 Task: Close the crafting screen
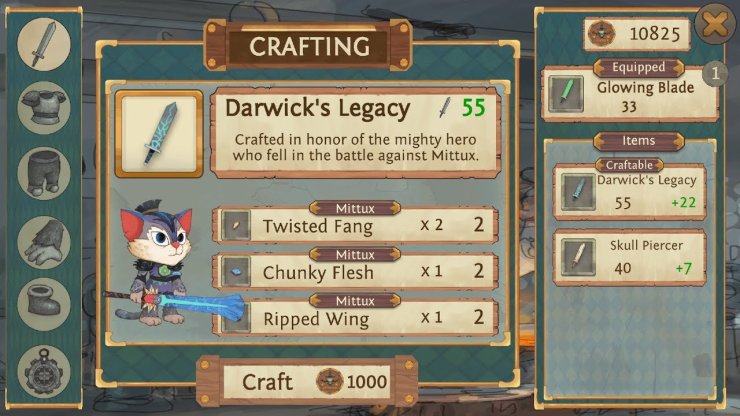click(713, 23)
